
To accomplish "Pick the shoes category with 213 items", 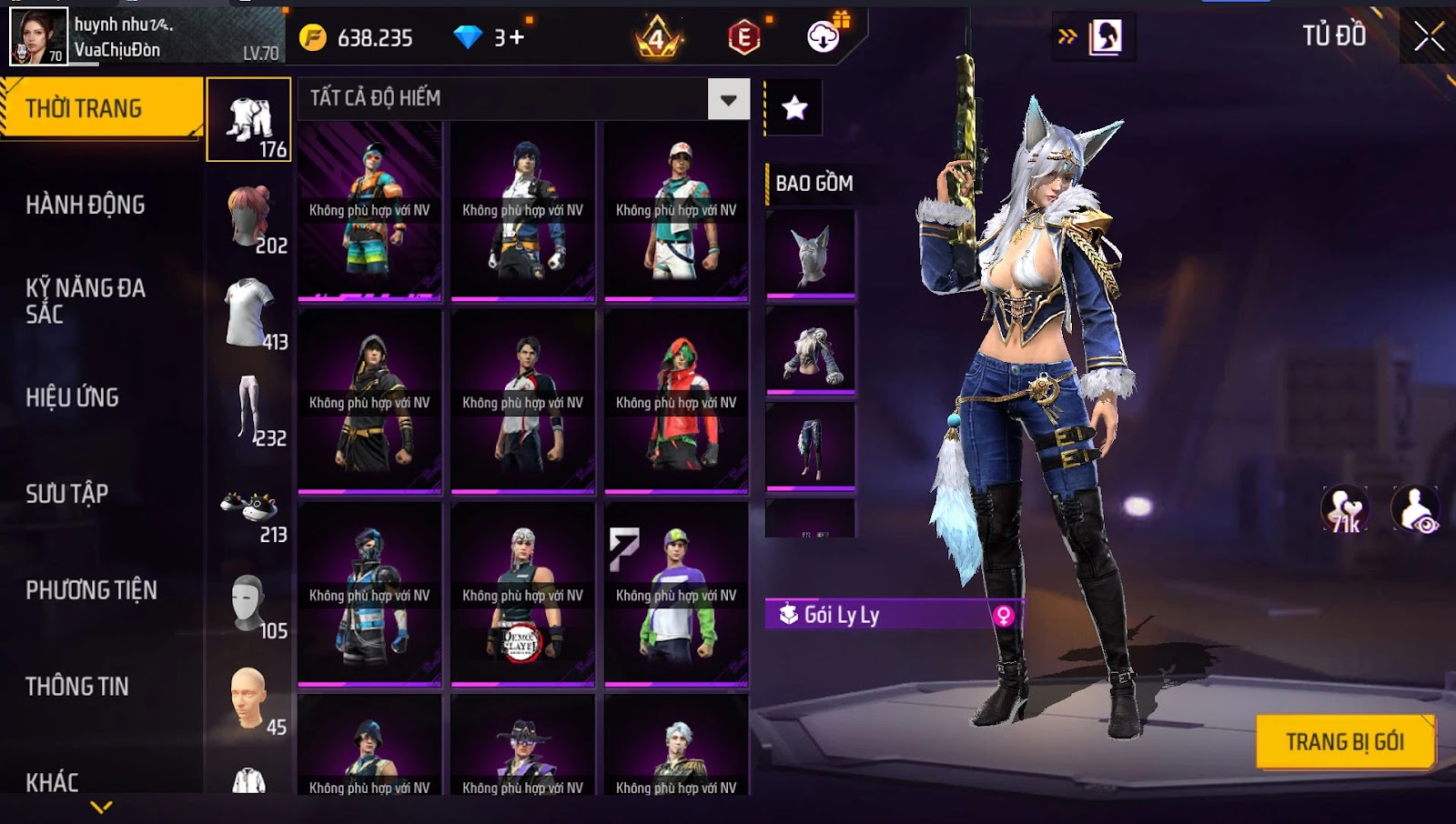I will (251, 511).
